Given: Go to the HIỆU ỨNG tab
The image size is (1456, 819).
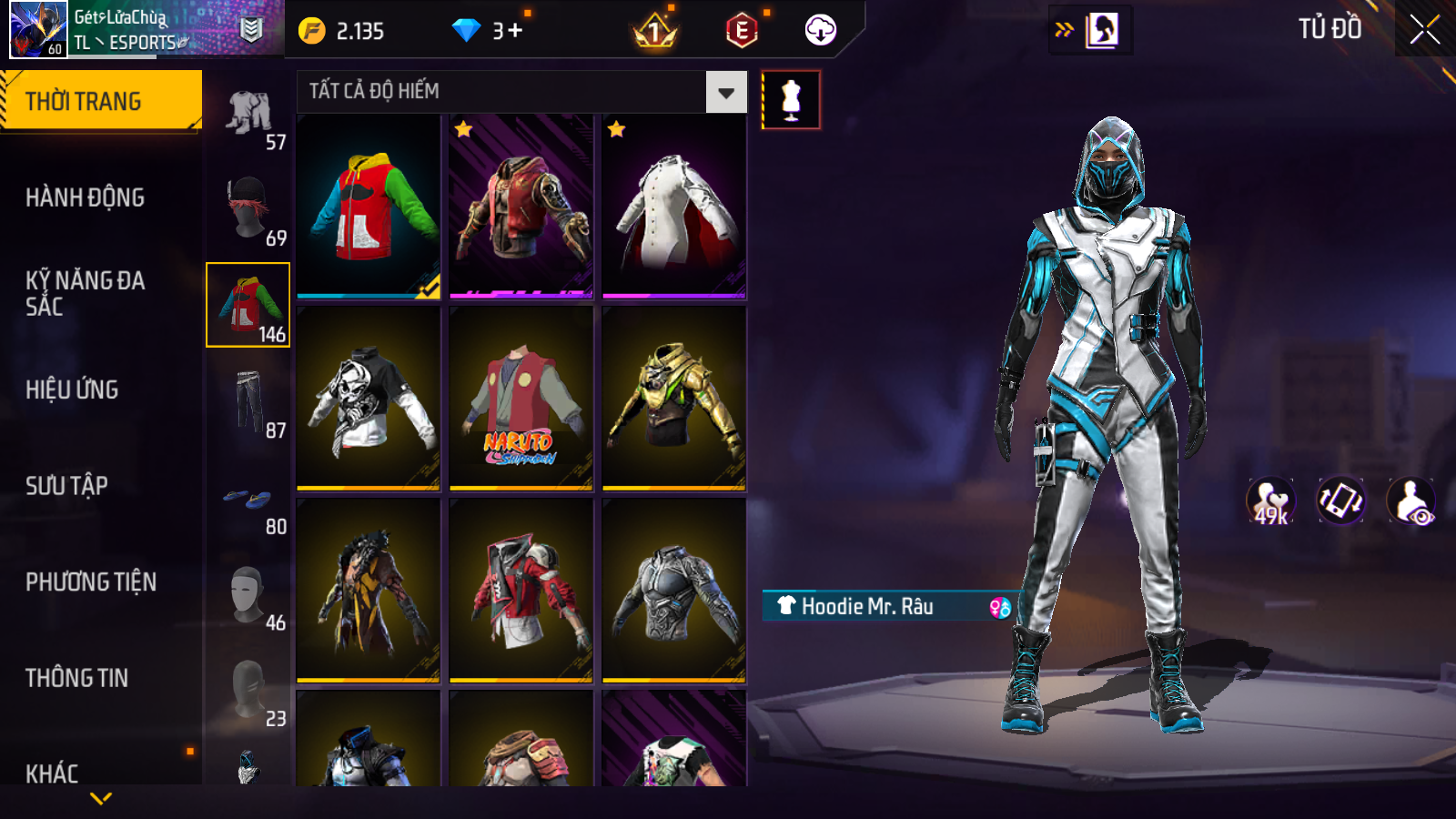Looking at the screenshot, I should point(73,389).
